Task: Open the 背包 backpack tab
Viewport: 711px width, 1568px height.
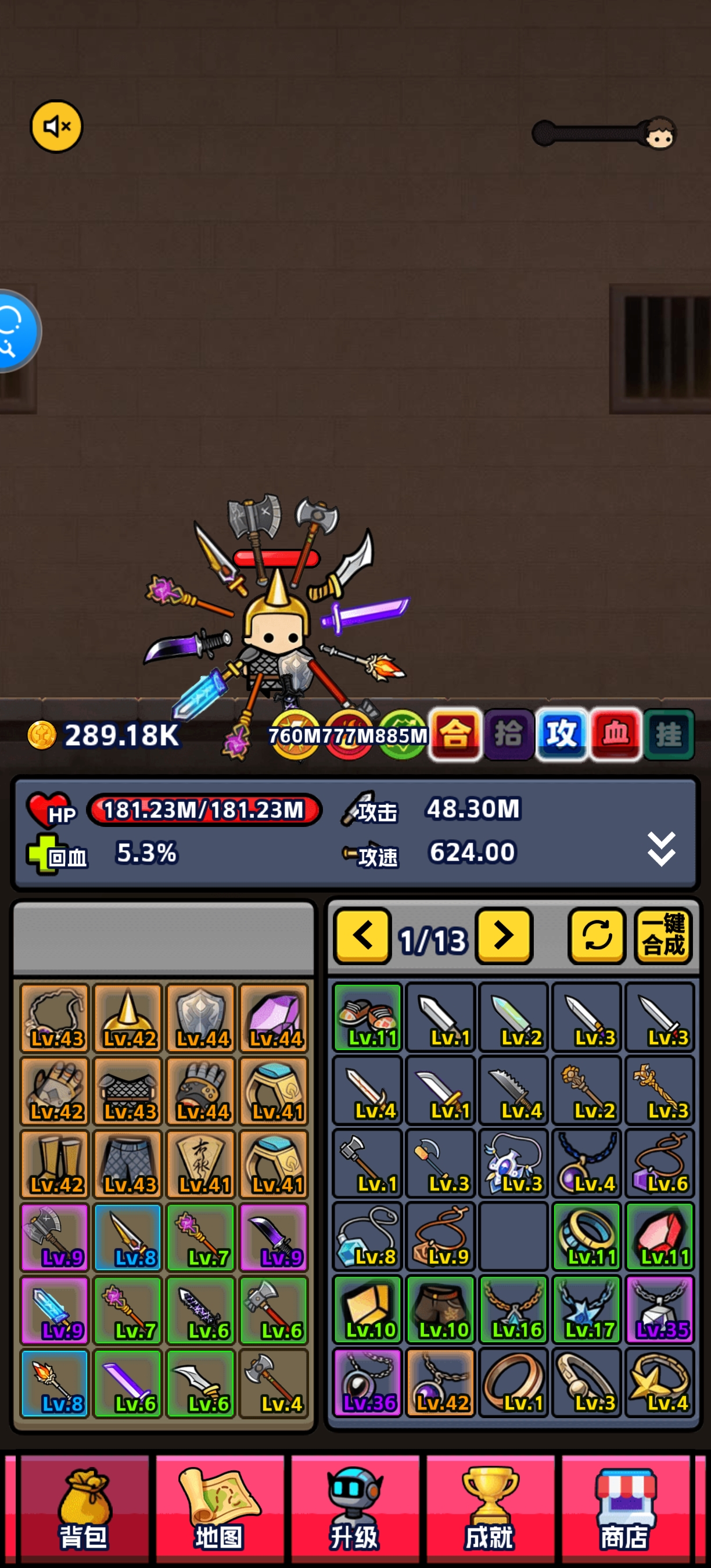Action: [85, 1507]
